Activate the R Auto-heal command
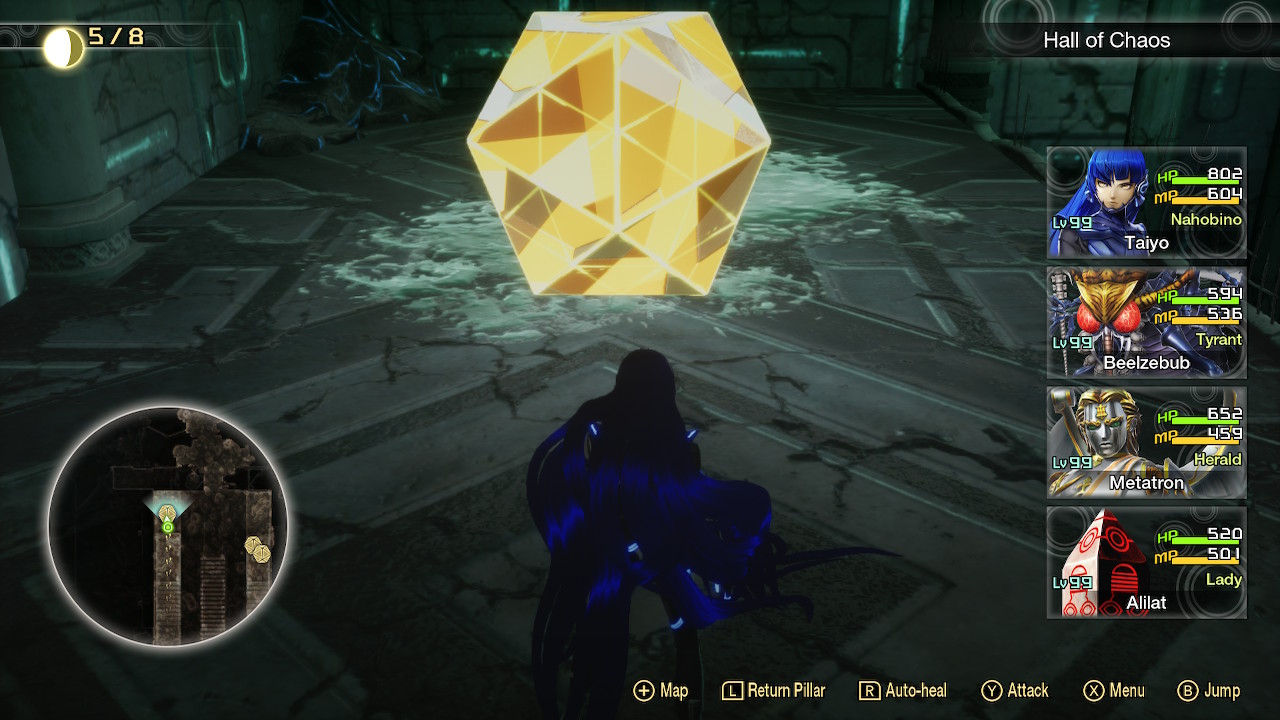The height and width of the screenshot is (720, 1280). tap(905, 690)
